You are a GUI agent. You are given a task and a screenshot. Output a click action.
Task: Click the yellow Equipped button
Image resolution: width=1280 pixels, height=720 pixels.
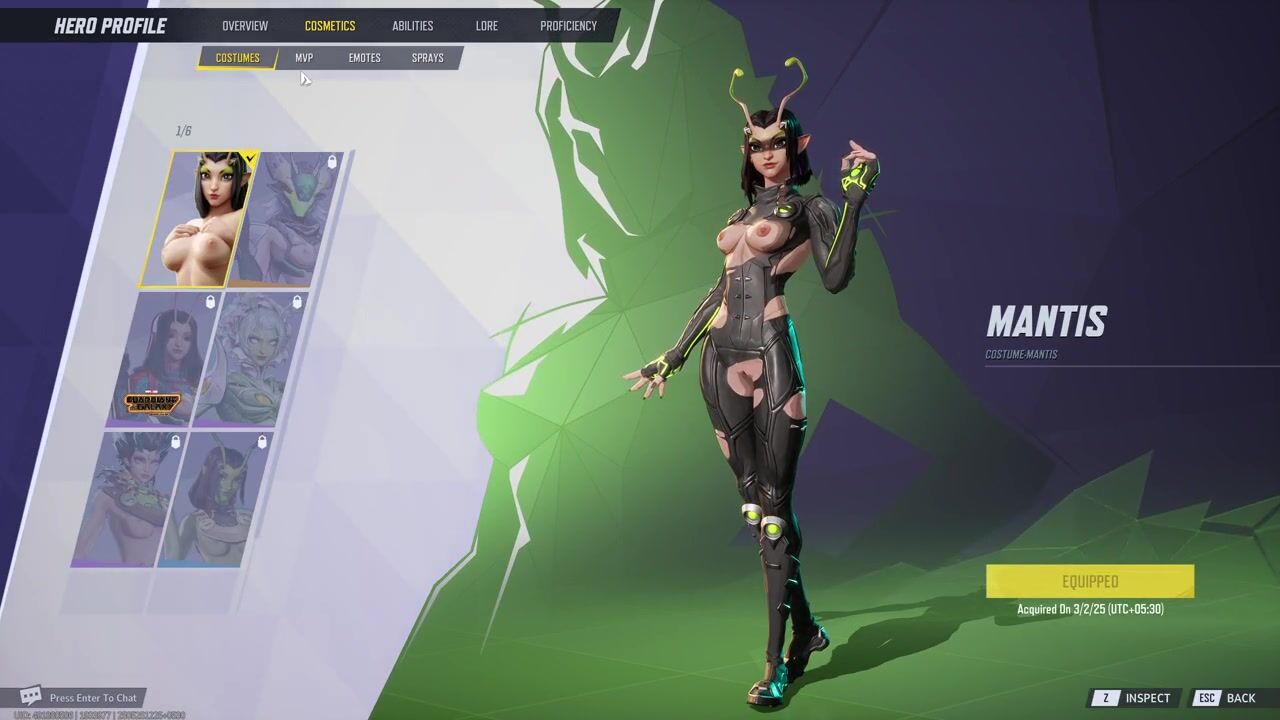(x=1089, y=581)
